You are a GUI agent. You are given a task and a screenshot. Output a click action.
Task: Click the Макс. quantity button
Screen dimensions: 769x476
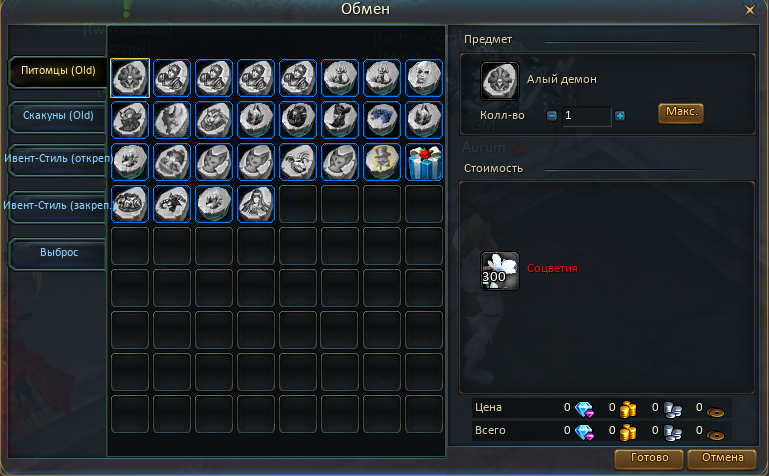point(680,112)
